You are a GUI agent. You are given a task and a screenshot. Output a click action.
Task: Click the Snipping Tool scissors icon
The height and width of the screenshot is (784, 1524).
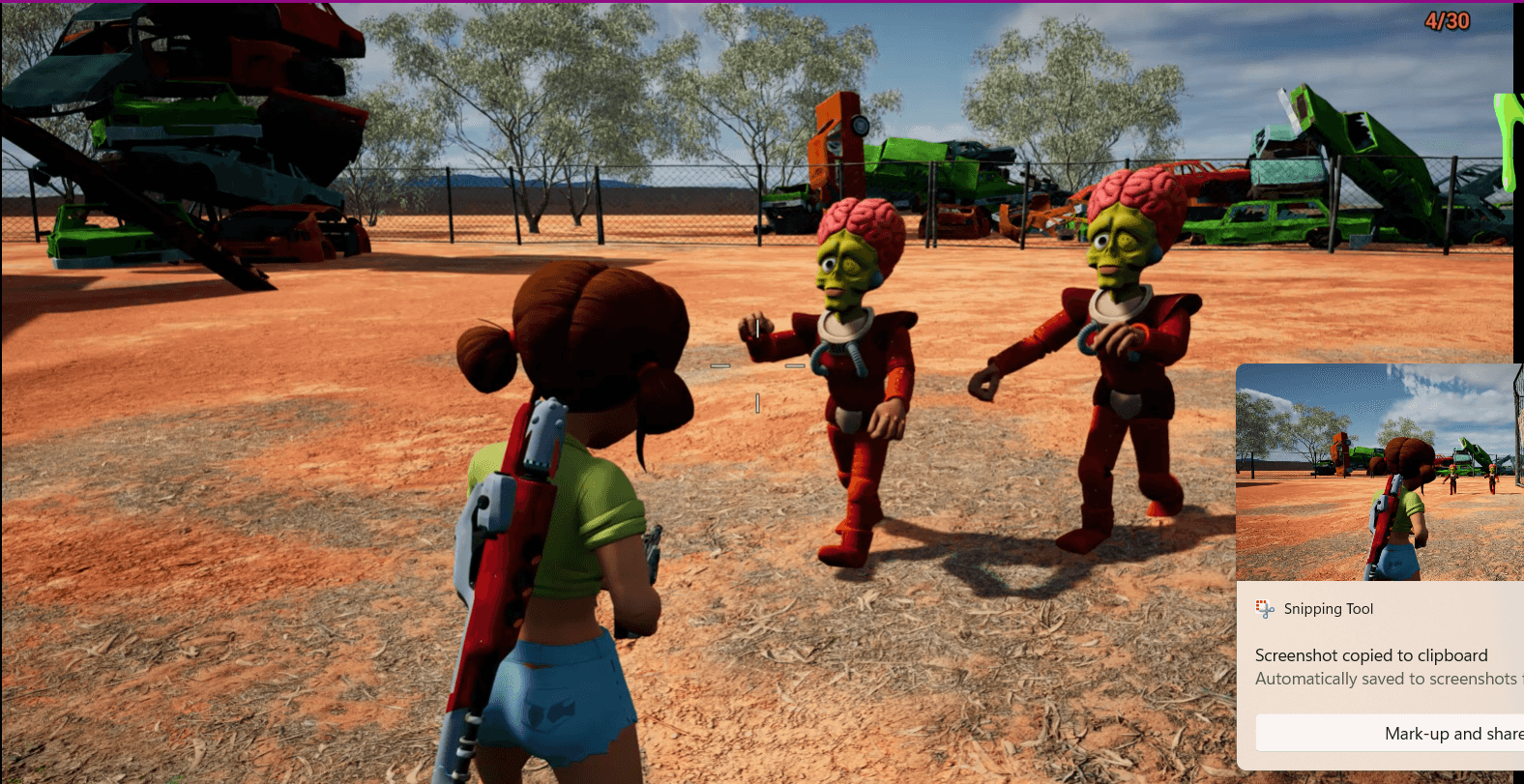point(1263,608)
